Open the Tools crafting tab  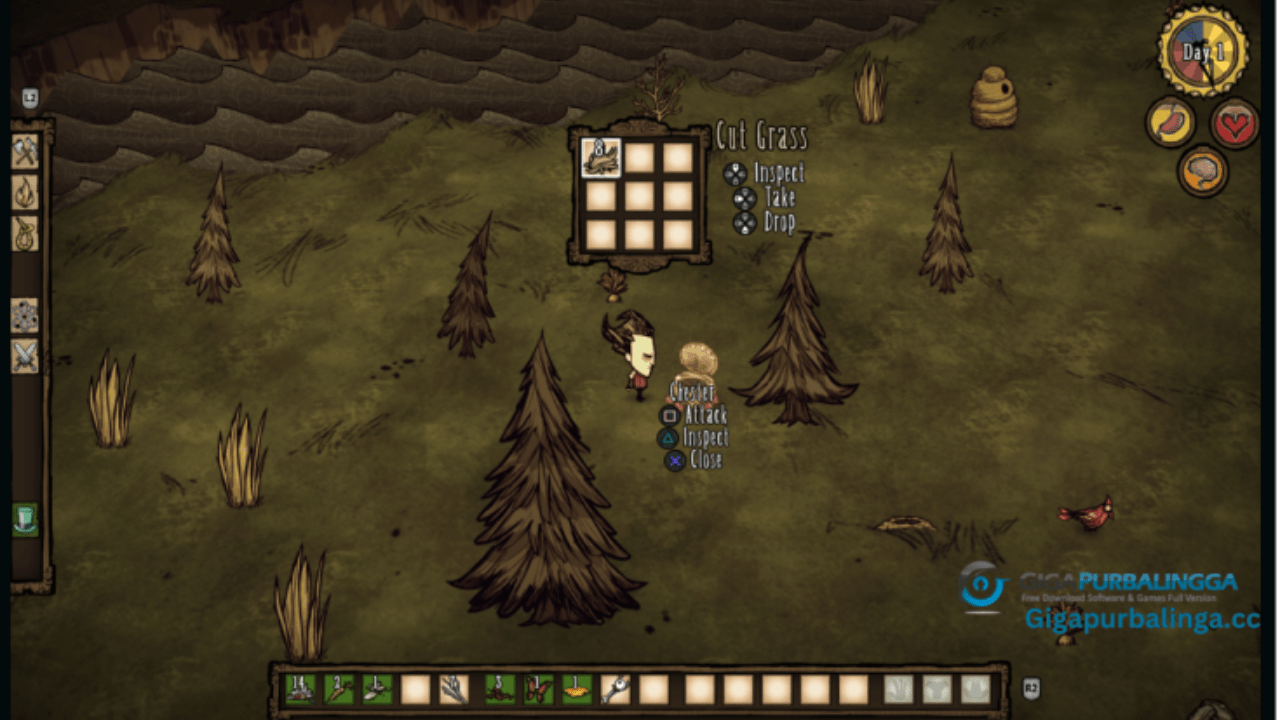click(25, 152)
